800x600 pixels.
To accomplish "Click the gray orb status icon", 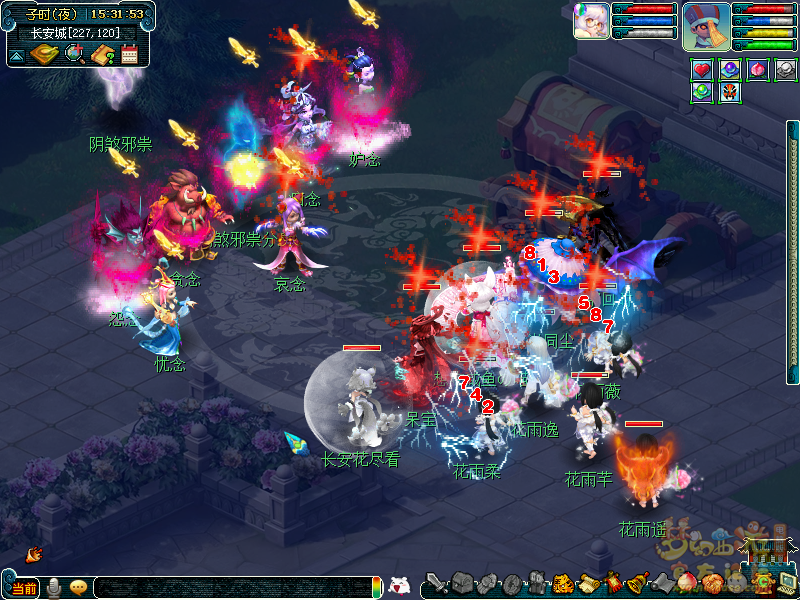I will (x=786, y=70).
